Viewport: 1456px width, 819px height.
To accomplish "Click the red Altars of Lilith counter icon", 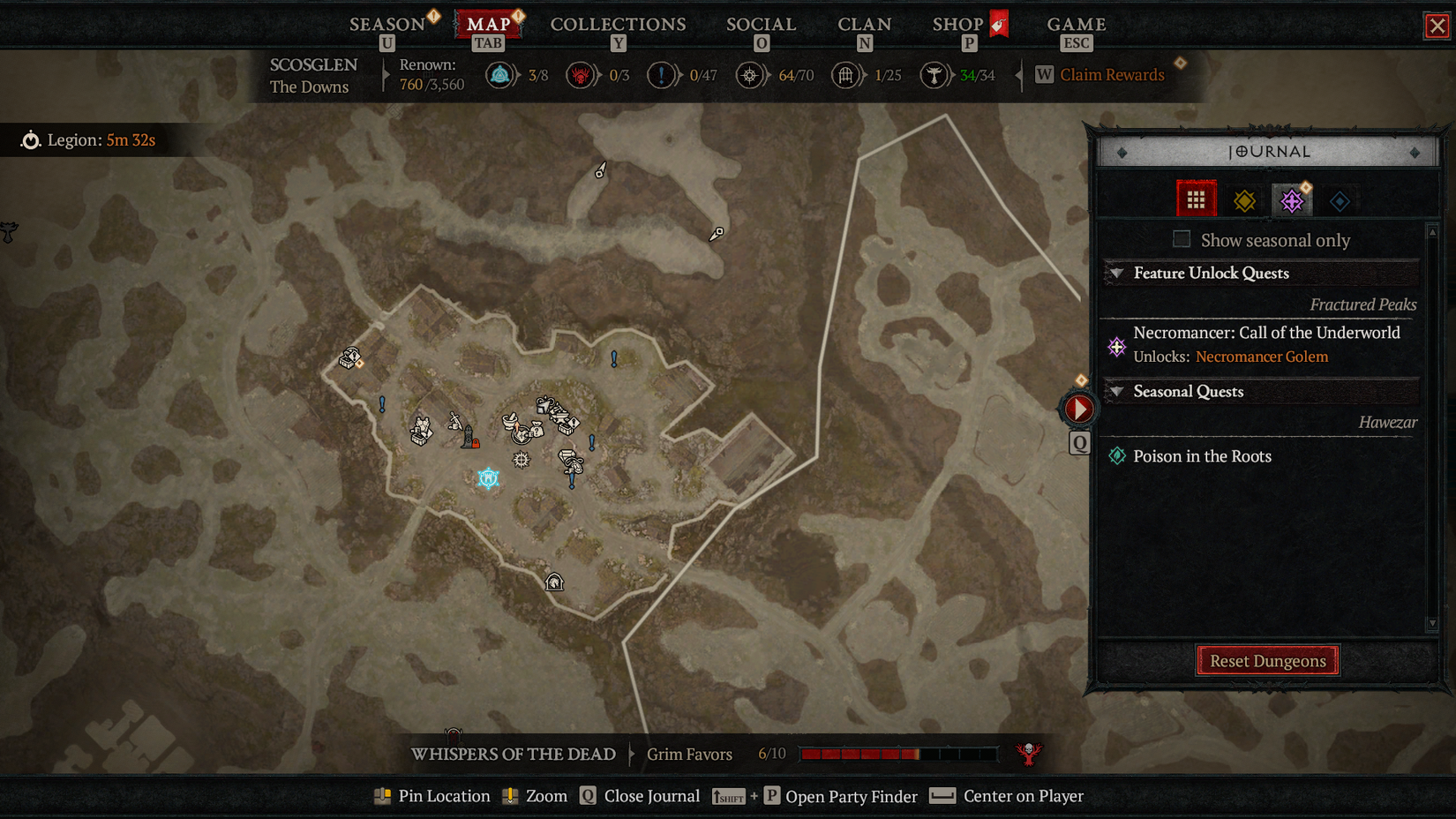I will (x=581, y=75).
